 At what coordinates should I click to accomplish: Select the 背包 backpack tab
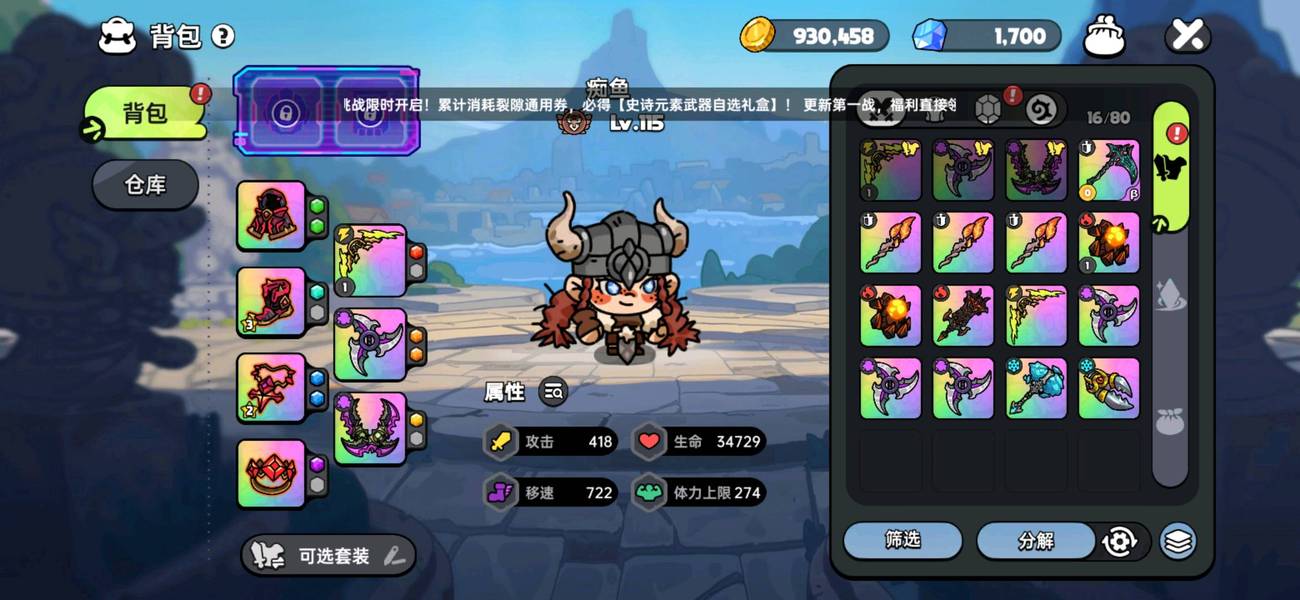(x=145, y=113)
